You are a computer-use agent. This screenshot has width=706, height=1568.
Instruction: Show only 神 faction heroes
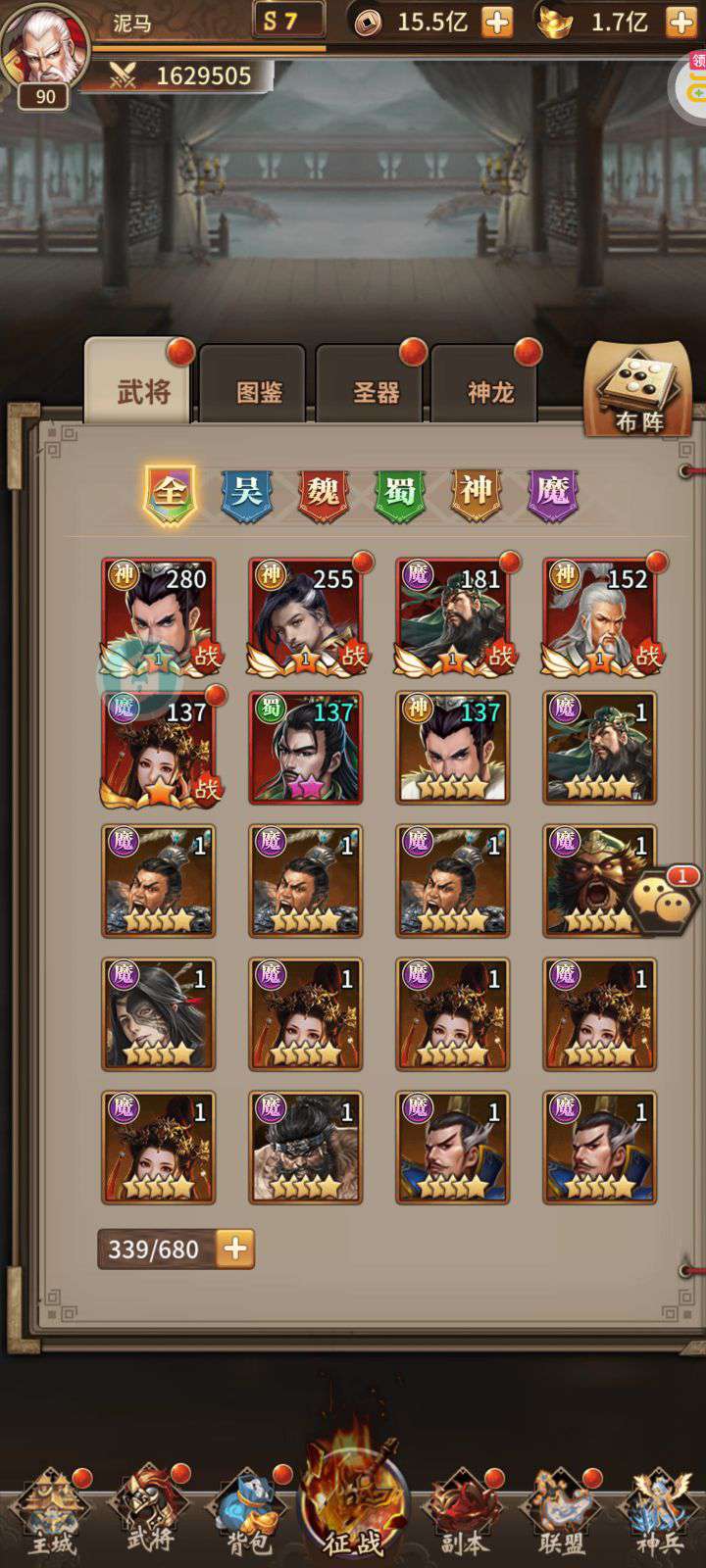[477, 492]
